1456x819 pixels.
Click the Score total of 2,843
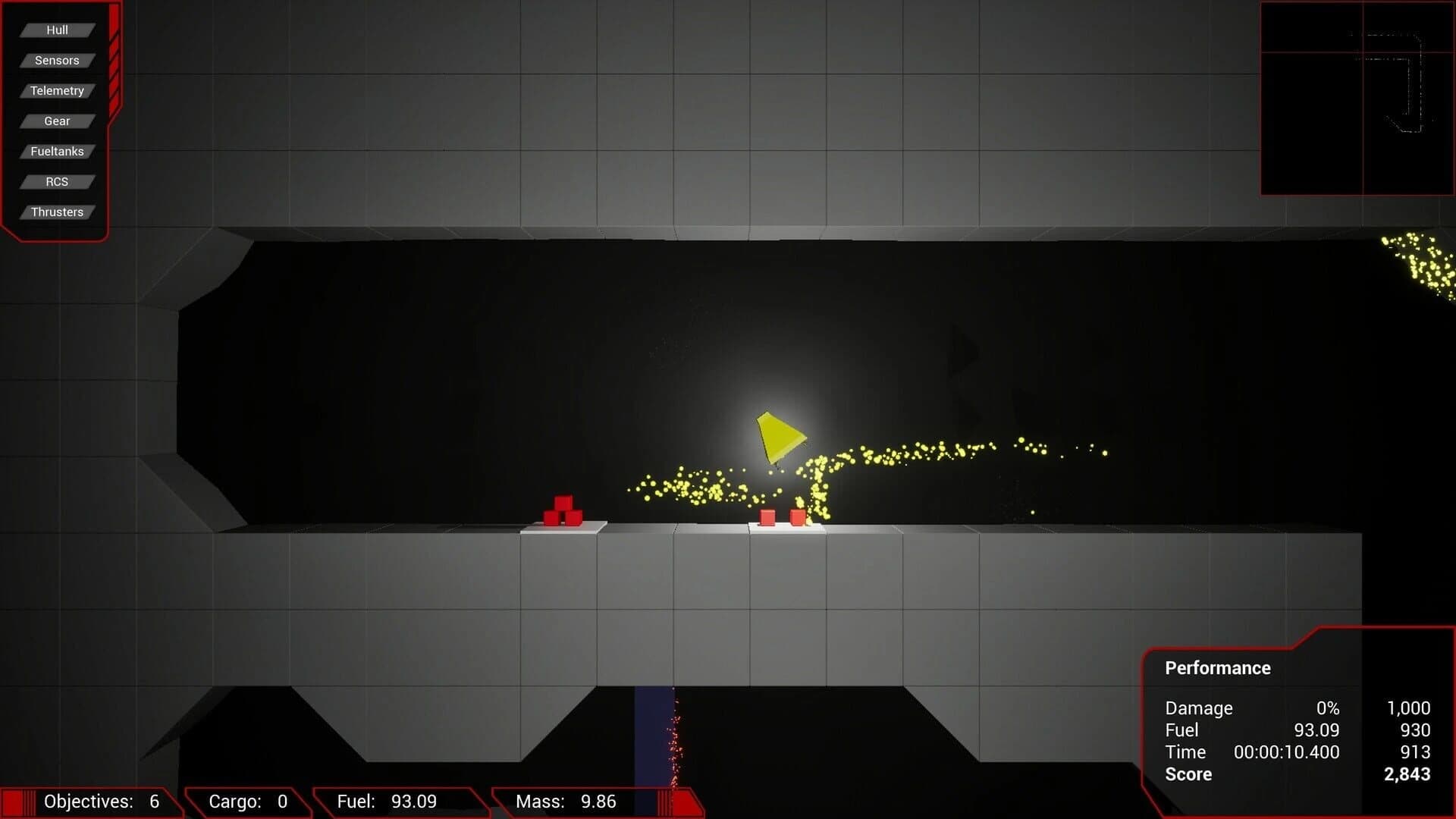[1408, 774]
